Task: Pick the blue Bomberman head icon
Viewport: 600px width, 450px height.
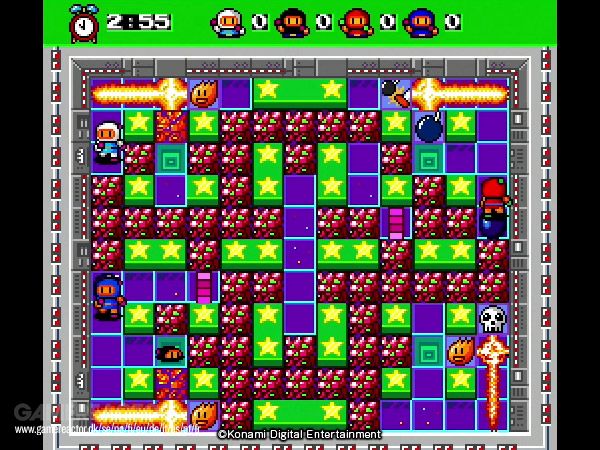Action: (422, 22)
